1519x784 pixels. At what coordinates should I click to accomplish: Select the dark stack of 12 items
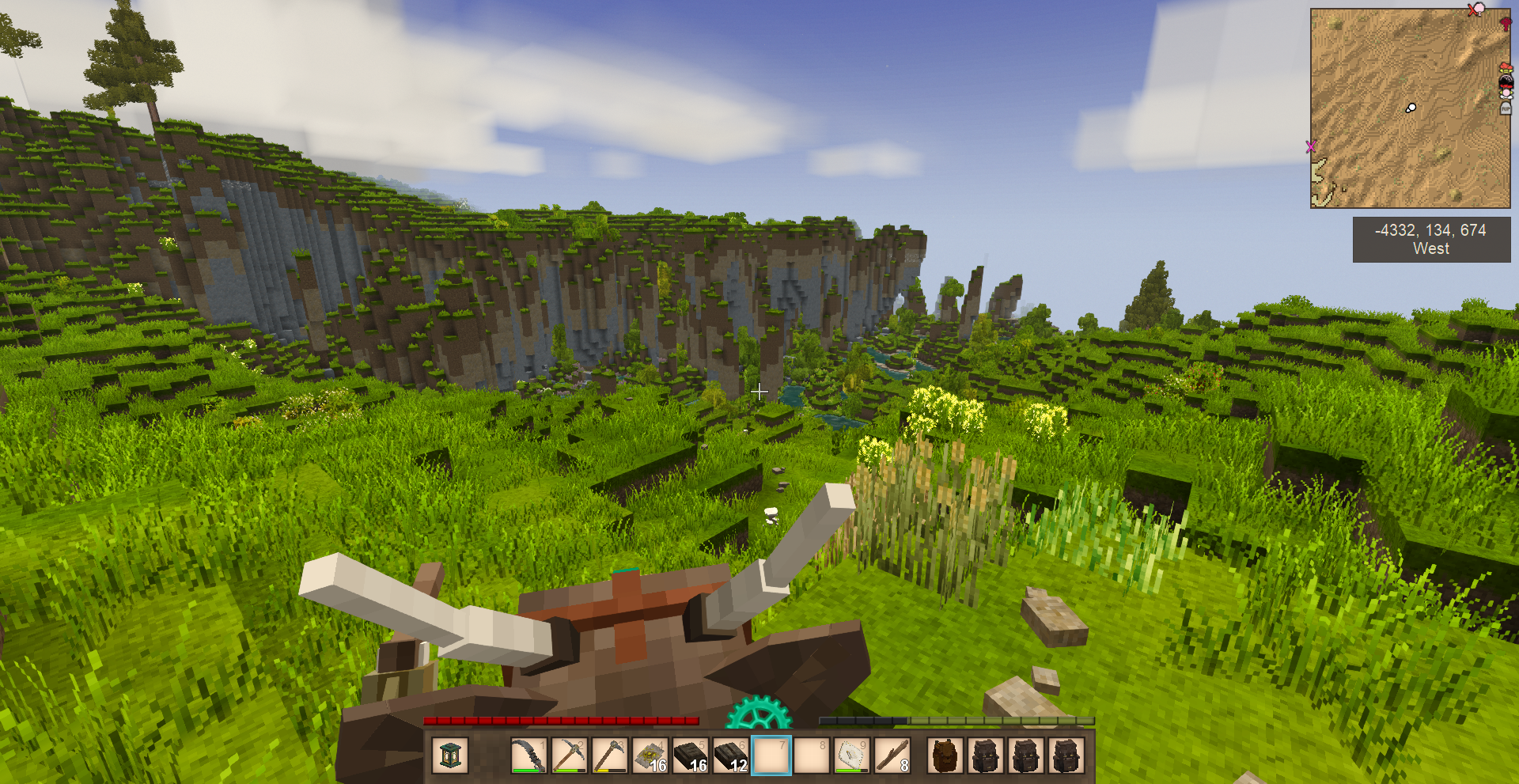tap(730, 756)
